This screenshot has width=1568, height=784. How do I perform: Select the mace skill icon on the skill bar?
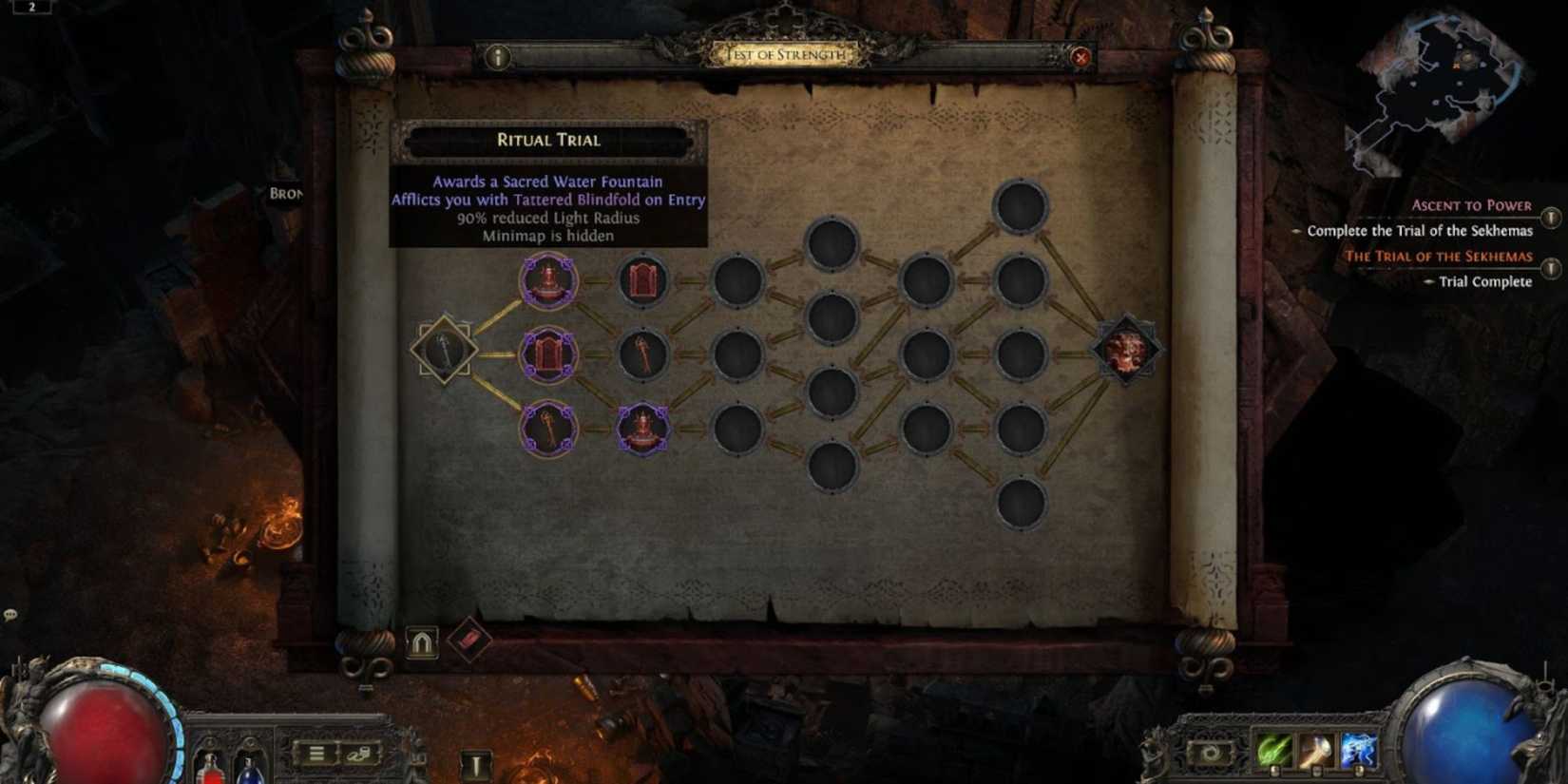point(1317,751)
